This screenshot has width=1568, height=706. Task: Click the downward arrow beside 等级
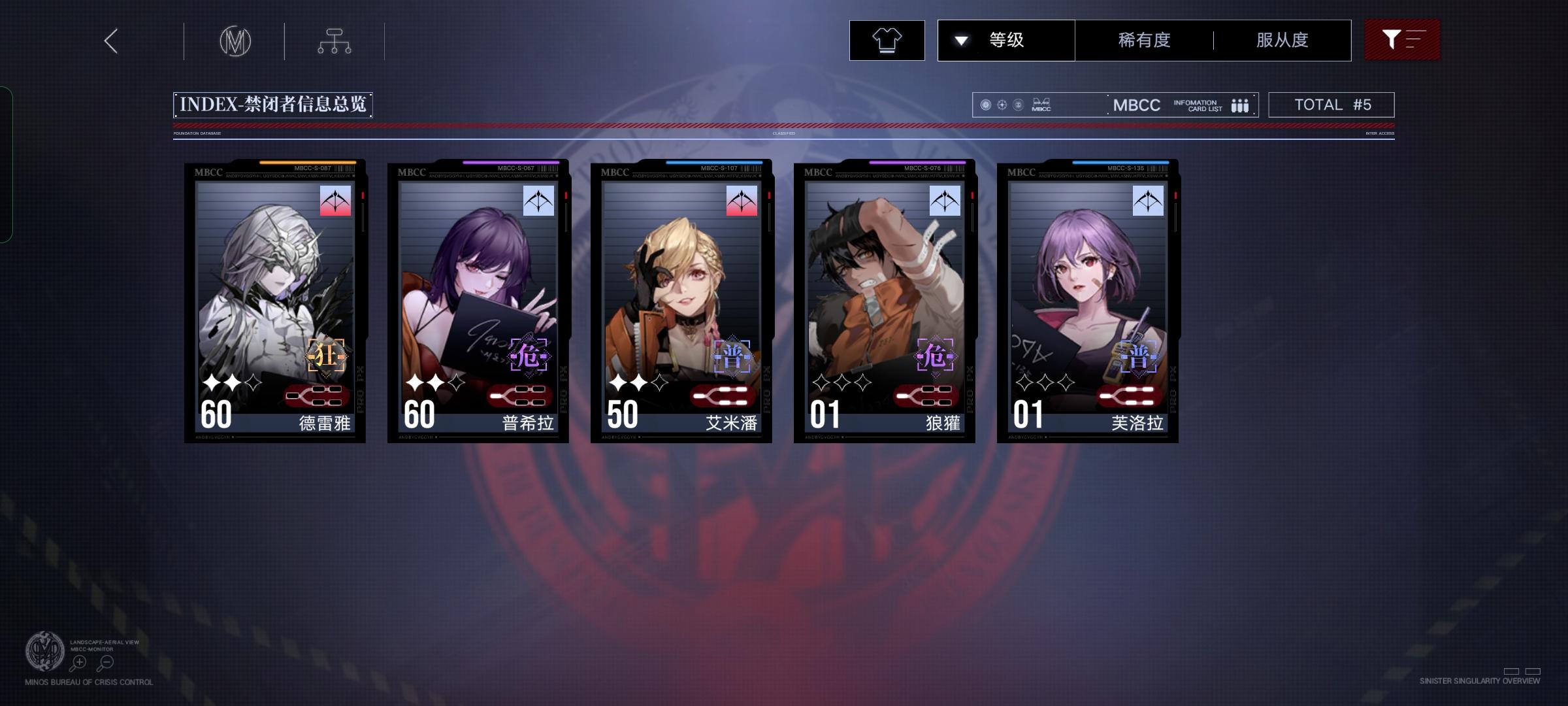(x=960, y=40)
